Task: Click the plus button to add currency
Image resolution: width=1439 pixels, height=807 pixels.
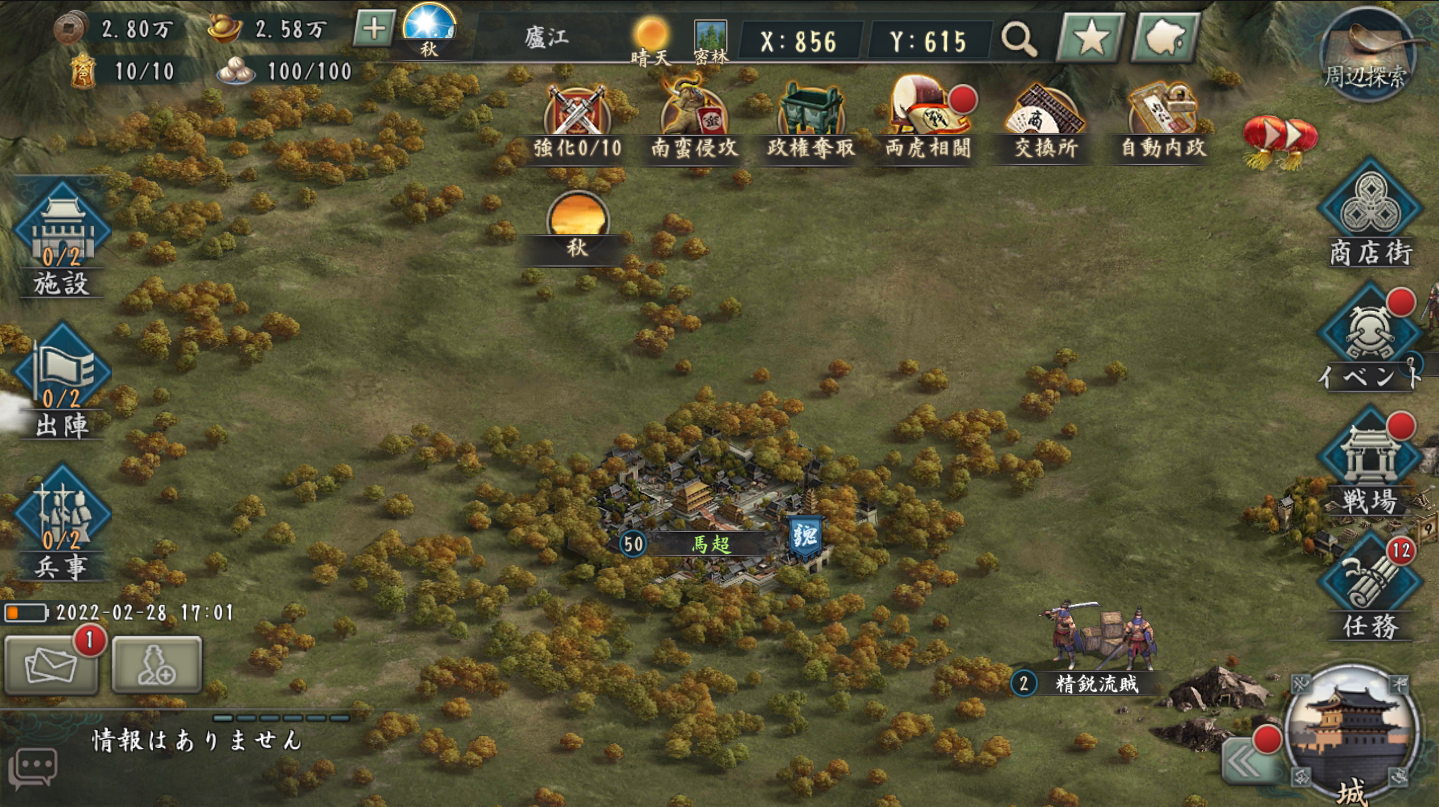Action: coord(373,28)
